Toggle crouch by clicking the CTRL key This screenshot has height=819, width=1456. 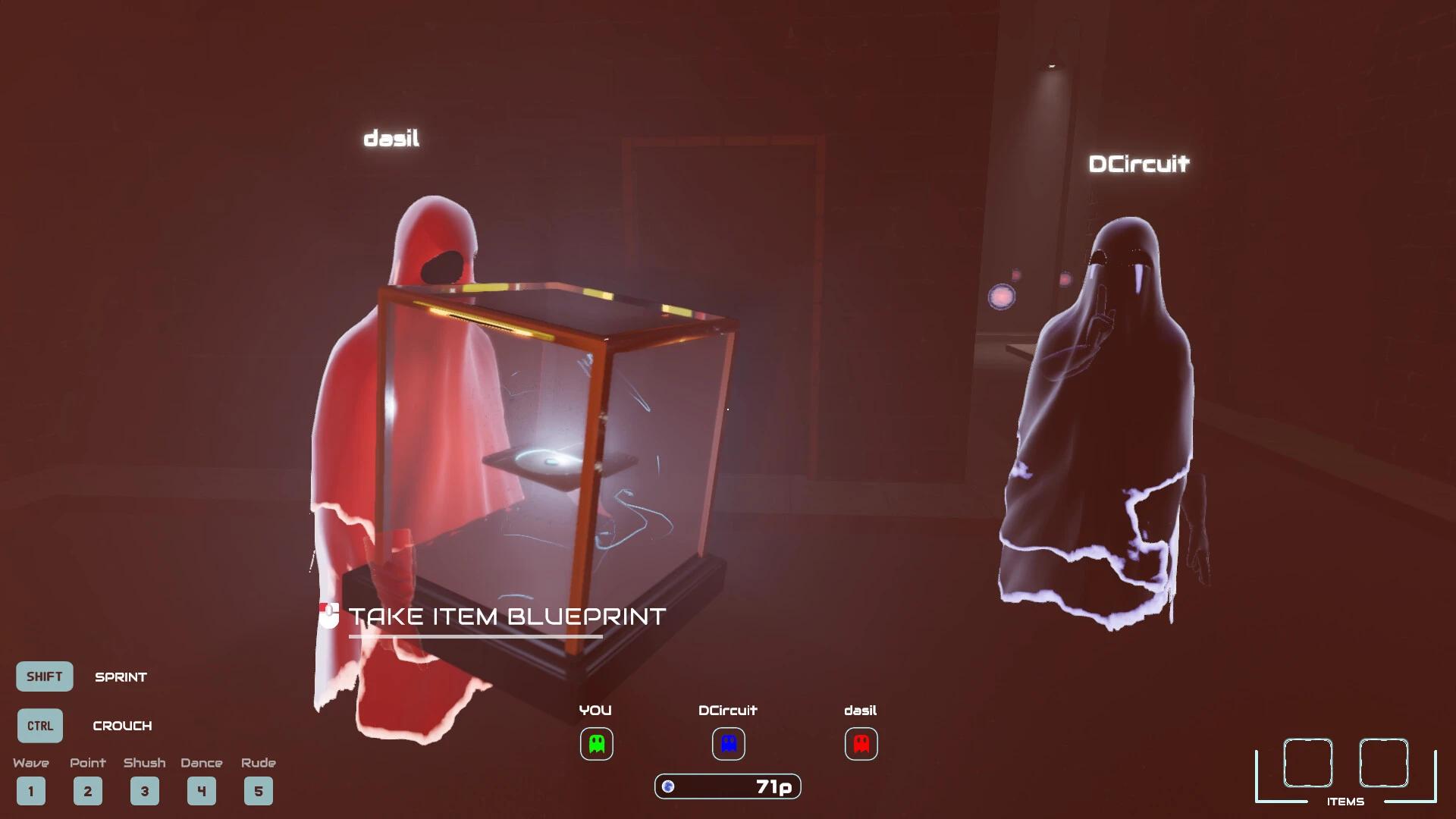pyautogui.click(x=39, y=725)
